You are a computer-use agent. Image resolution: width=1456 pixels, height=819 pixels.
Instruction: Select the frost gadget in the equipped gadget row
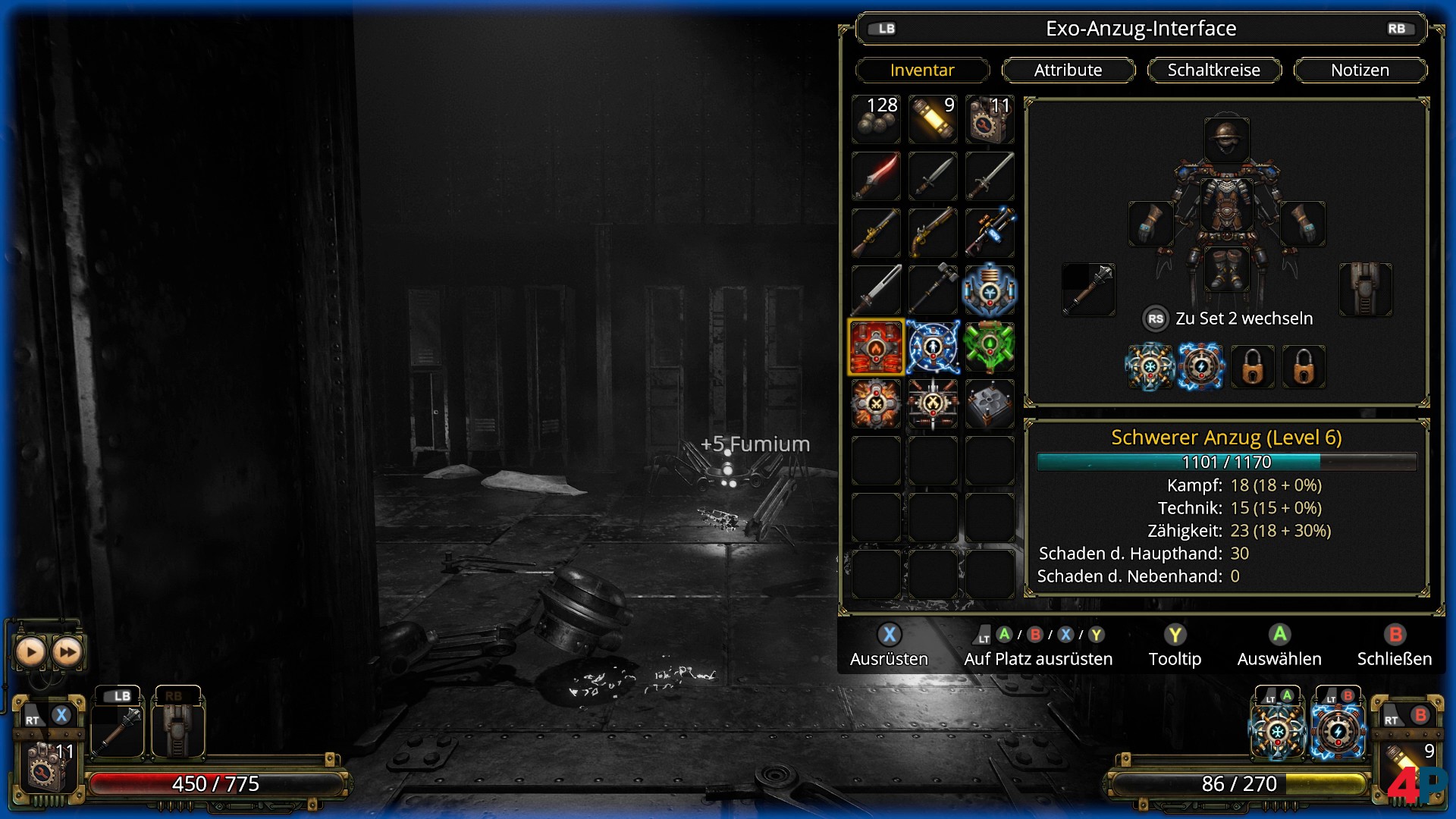point(1151,367)
